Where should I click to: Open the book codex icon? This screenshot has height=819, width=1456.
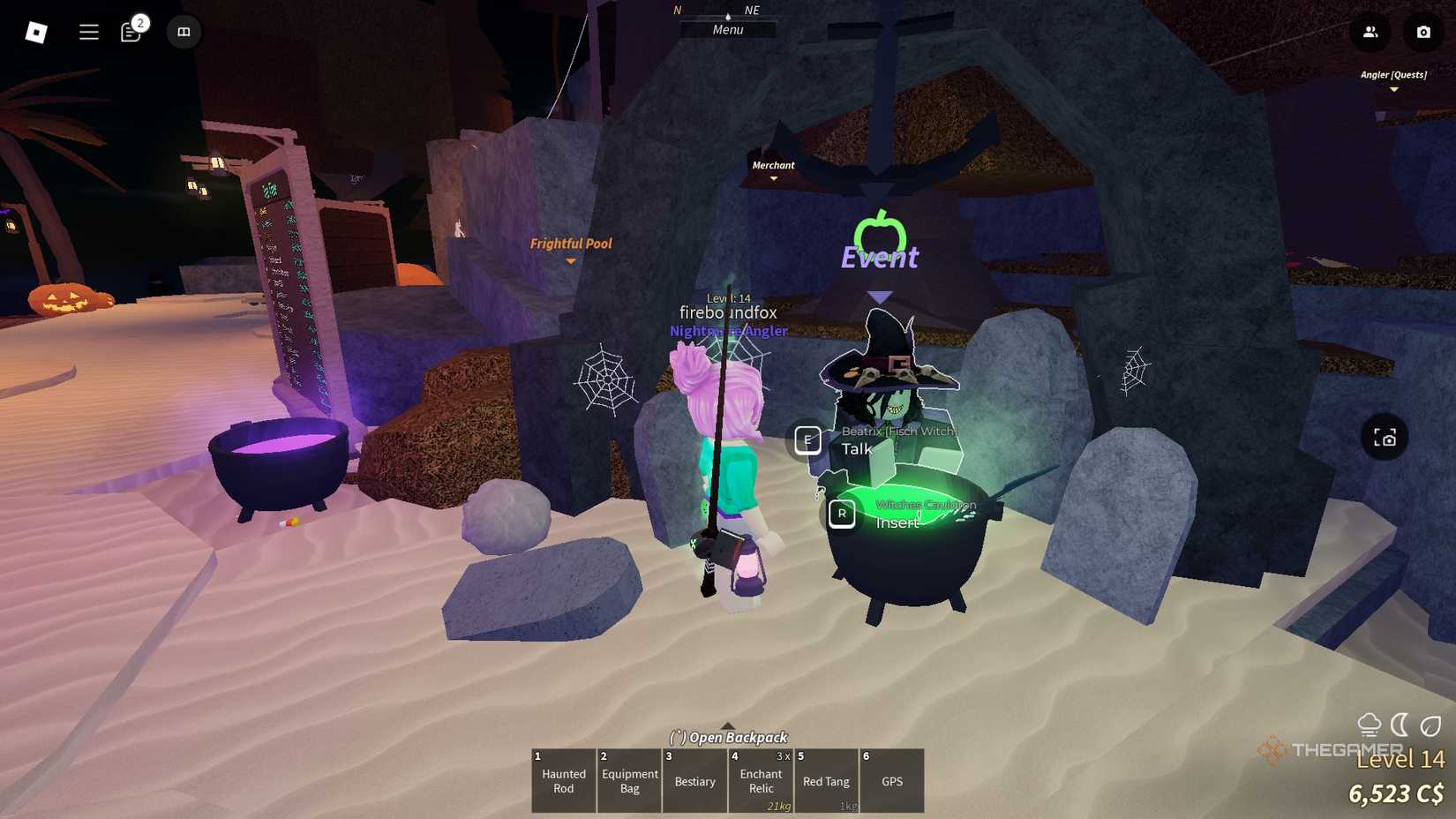click(x=184, y=32)
